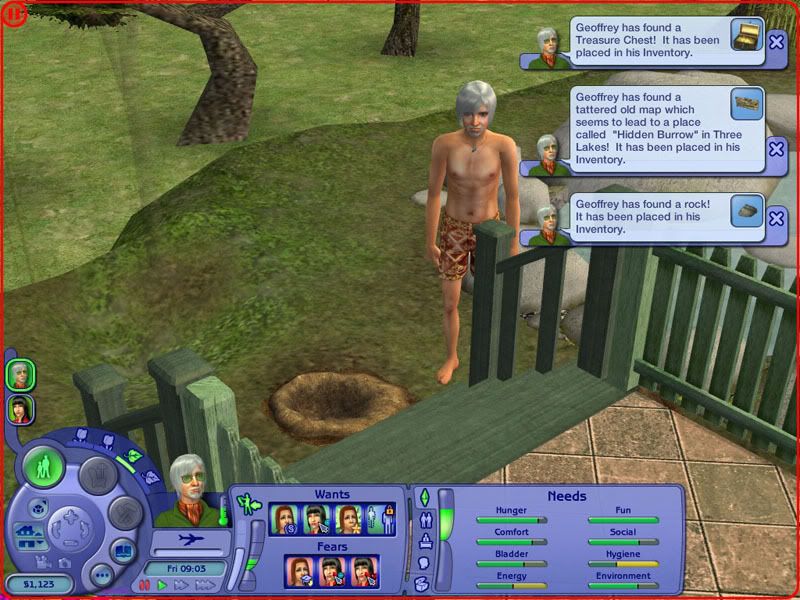Open the Relationships panel tab
Screen dimensions: 800x600
(x=427, y=520)
